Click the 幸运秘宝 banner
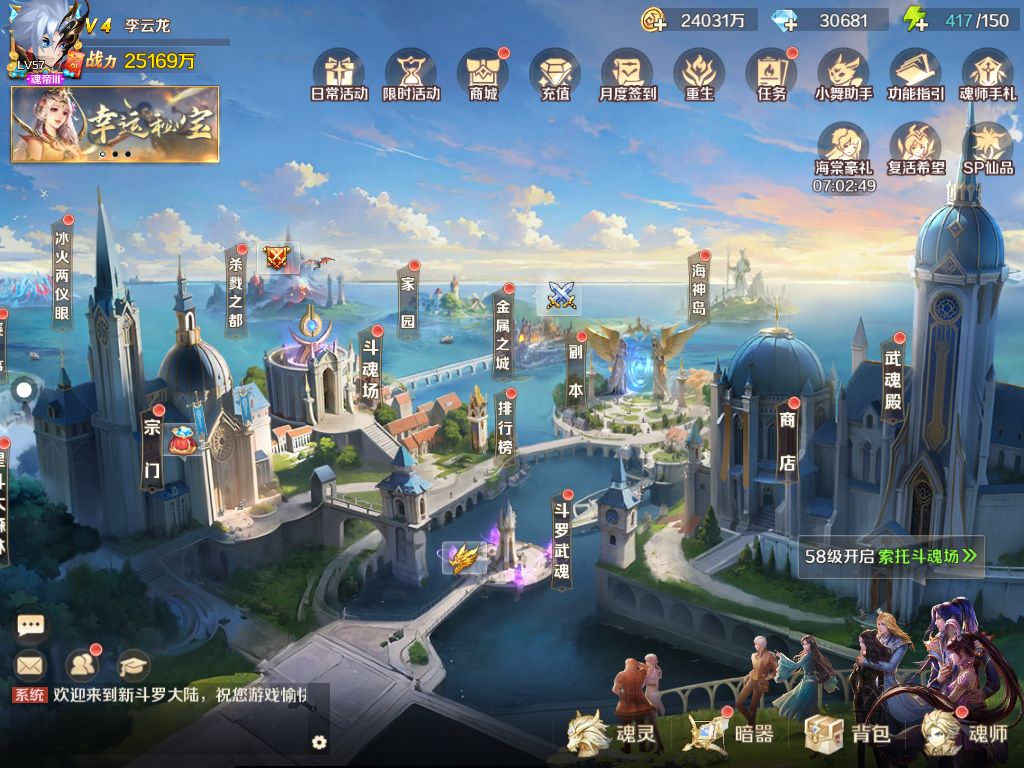This screenshot has width=1024, height=768. 115,124
